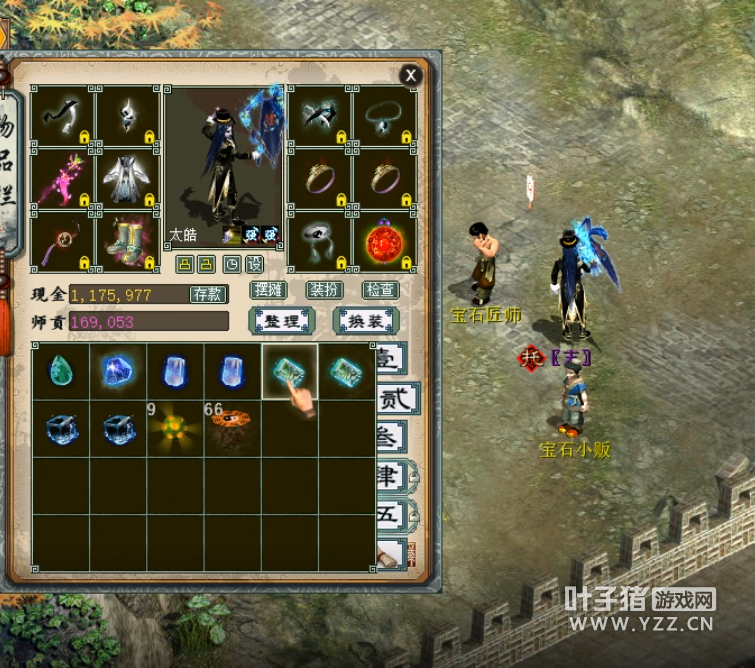Click the 换装 outfit swap button

tap(365, 321)
